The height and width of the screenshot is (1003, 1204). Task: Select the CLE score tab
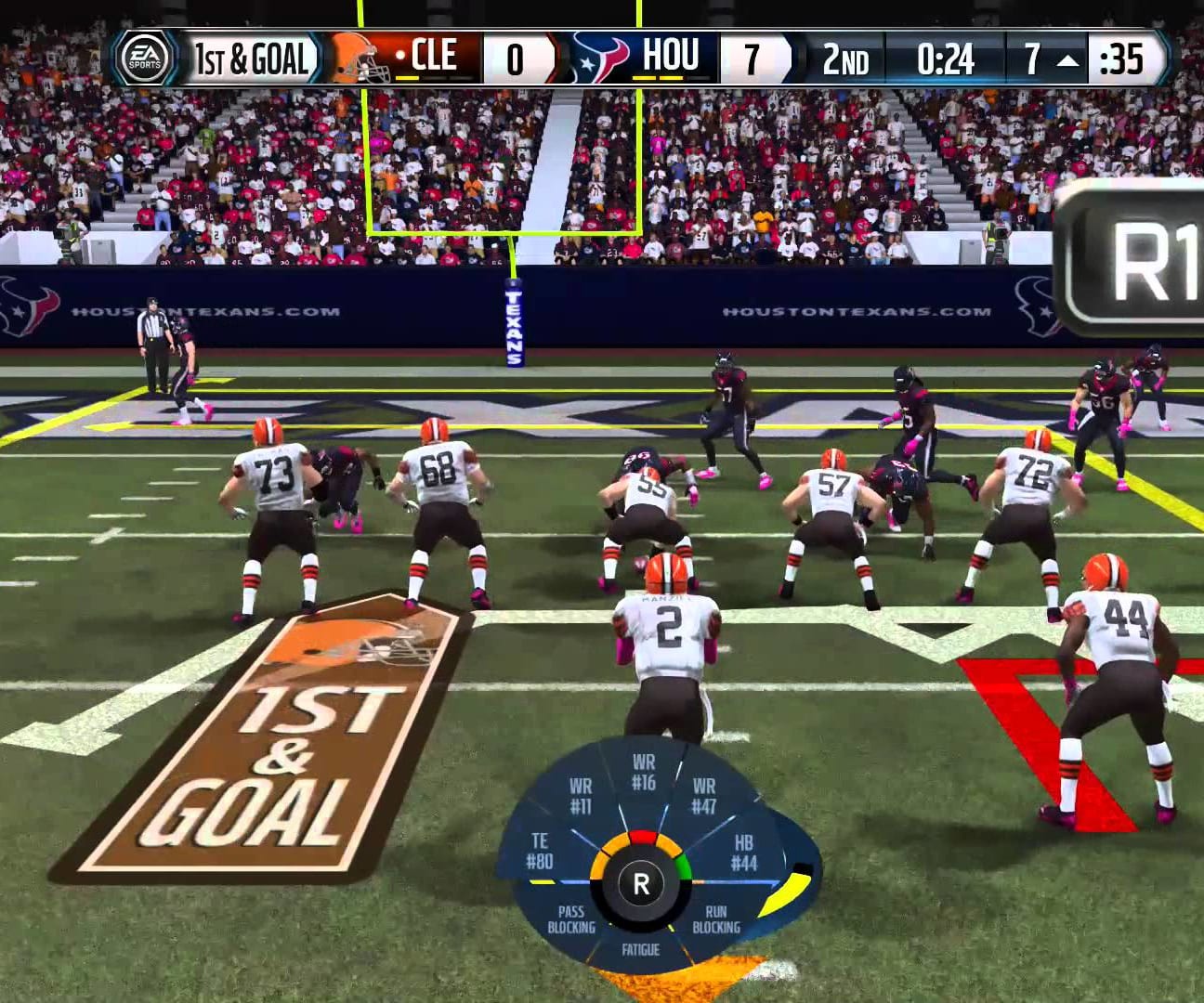click(517, 58)
